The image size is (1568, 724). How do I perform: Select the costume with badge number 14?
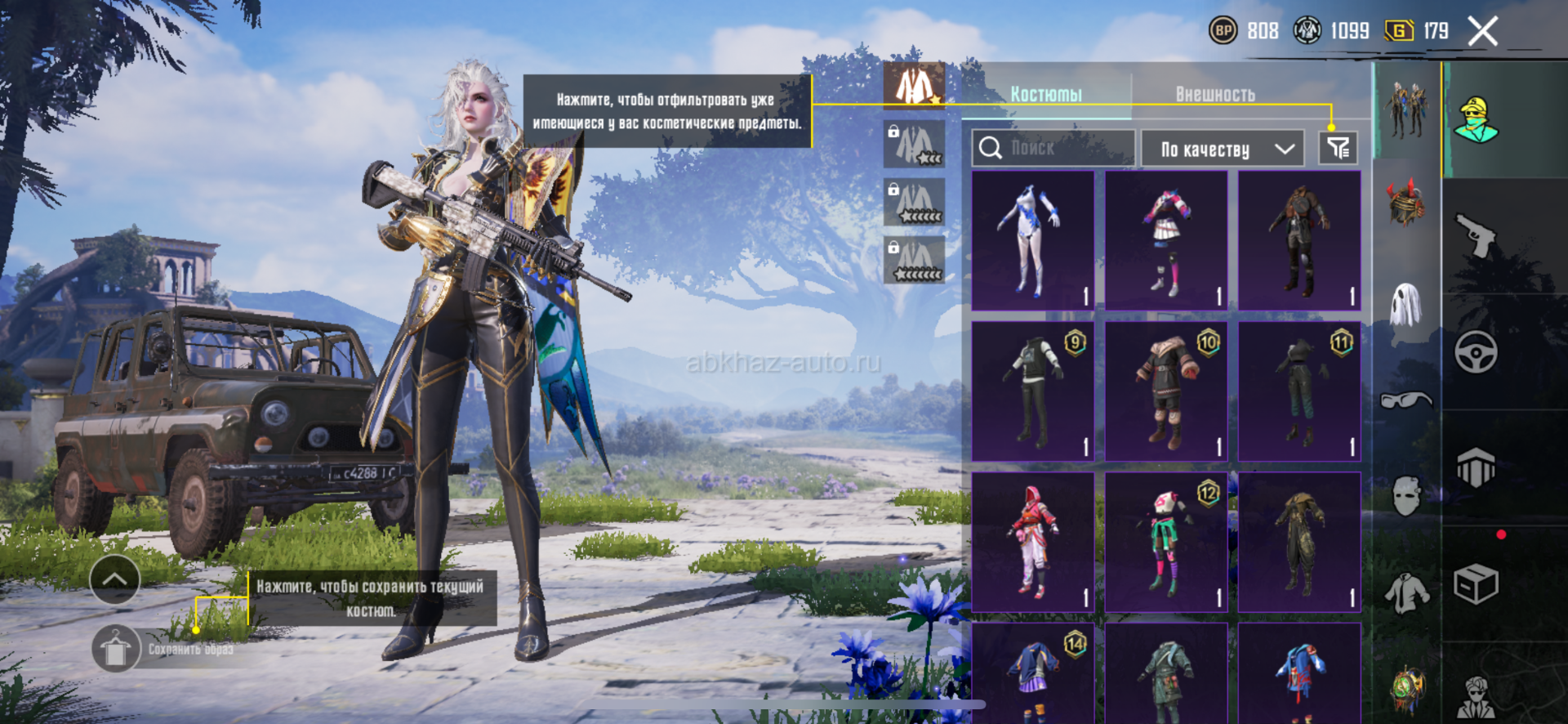[x=1033, y=674]
